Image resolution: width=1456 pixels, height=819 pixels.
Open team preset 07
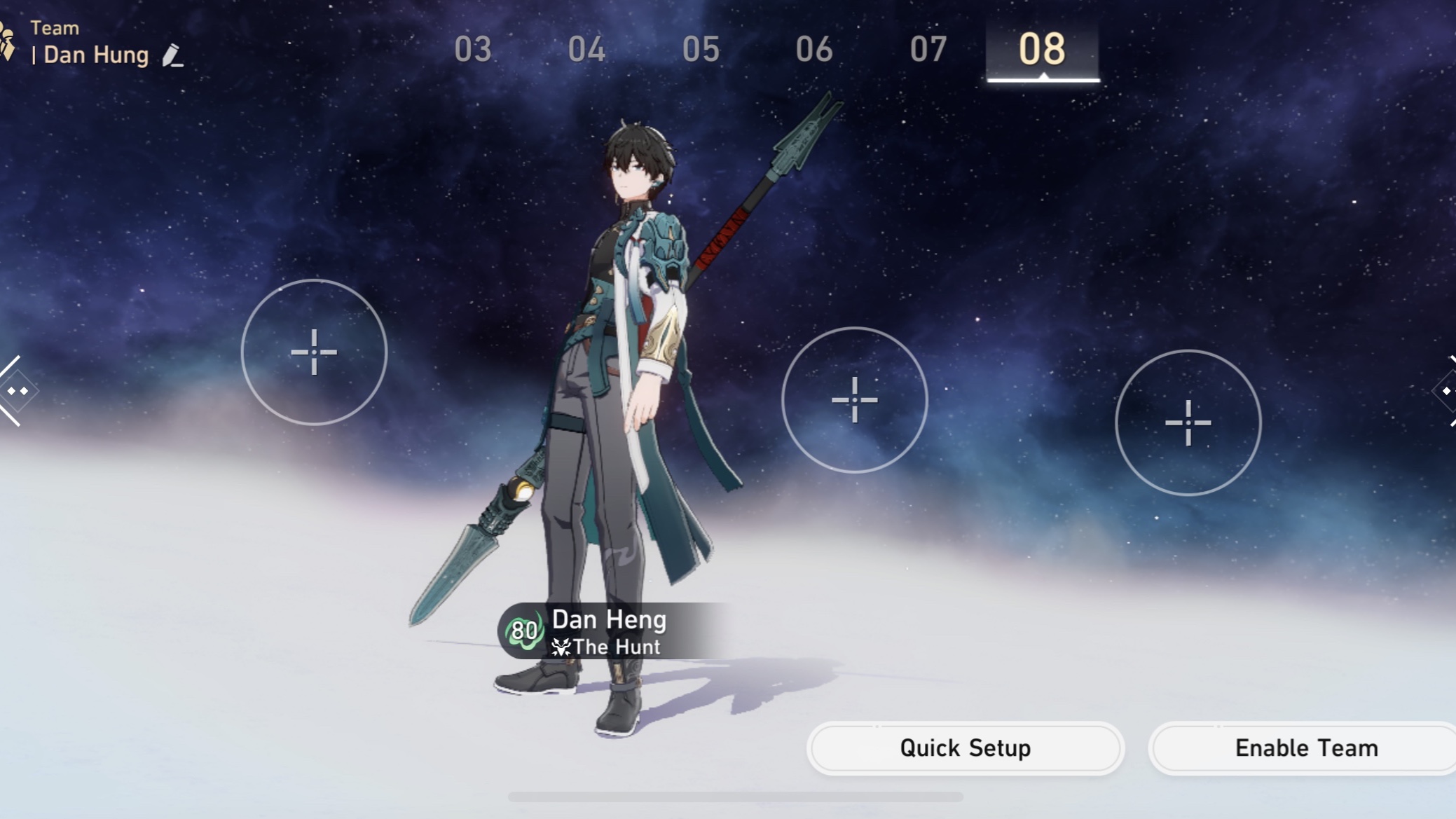(x=930, y=49)
